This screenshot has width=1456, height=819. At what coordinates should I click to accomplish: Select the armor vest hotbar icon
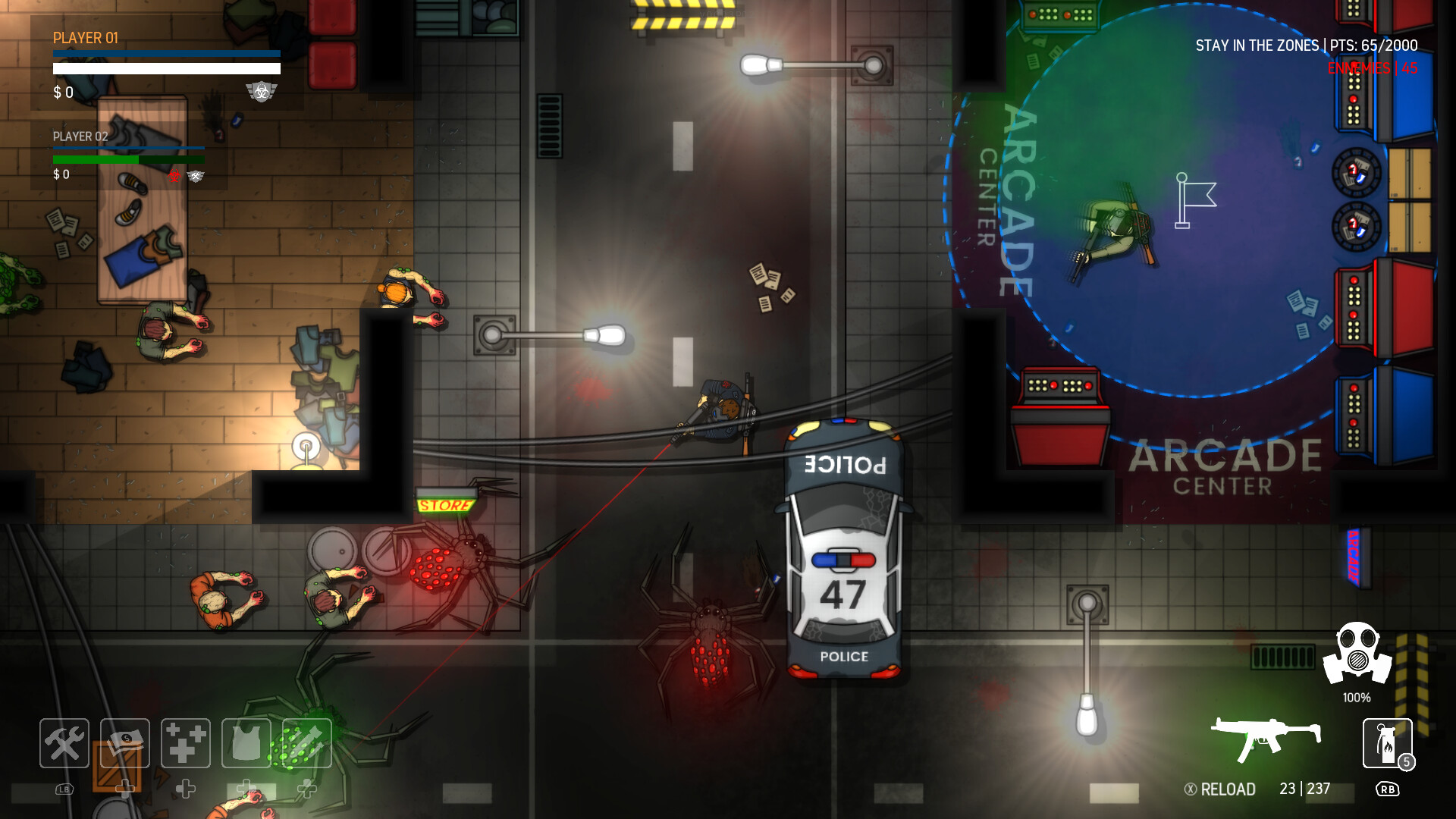click(245, 743)
